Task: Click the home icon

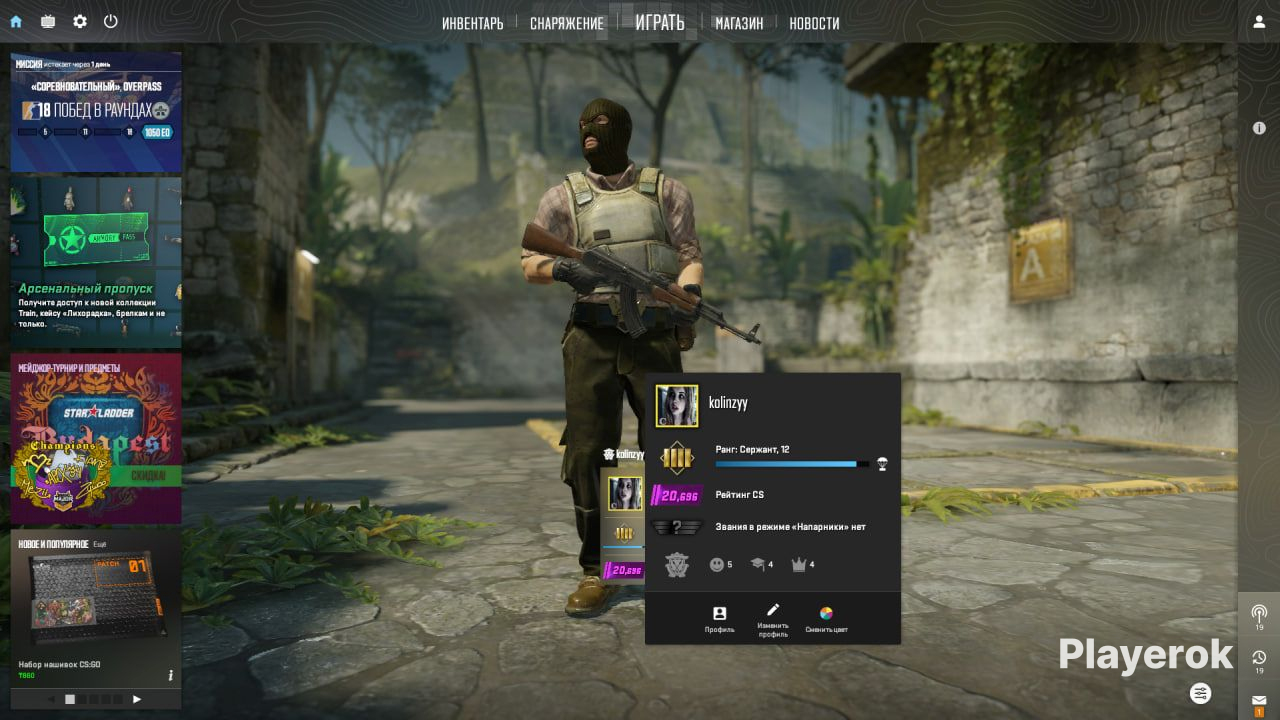Action: [16, 21]
